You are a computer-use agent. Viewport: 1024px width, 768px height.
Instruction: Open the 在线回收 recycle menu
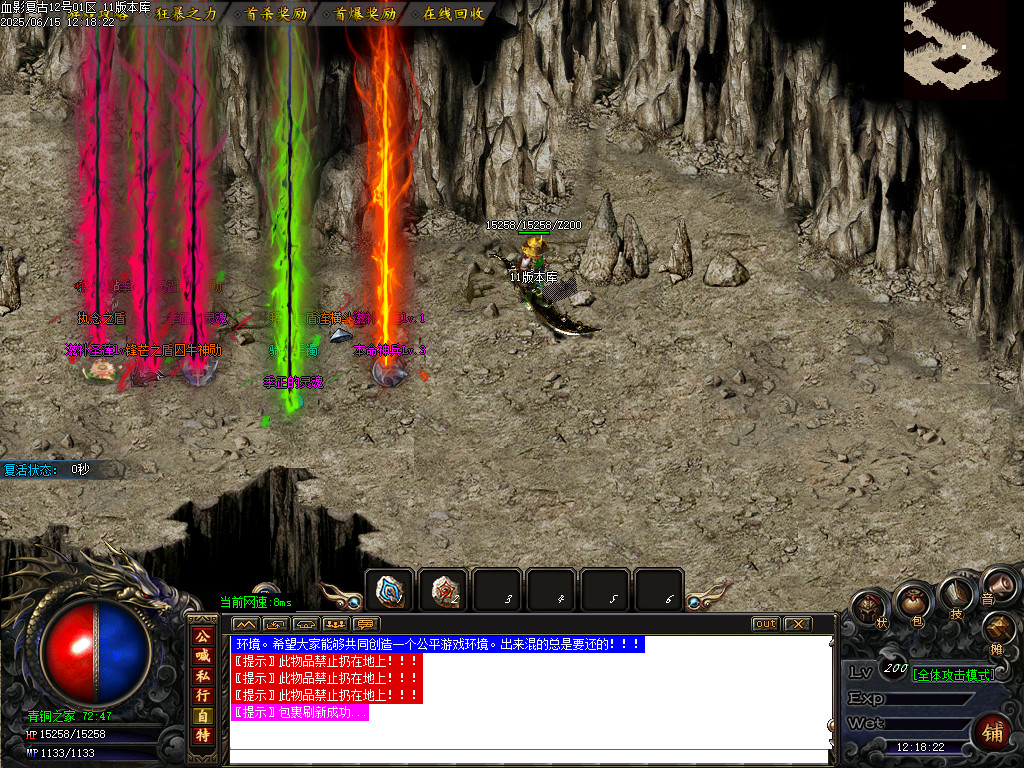[x=453, y=14]
